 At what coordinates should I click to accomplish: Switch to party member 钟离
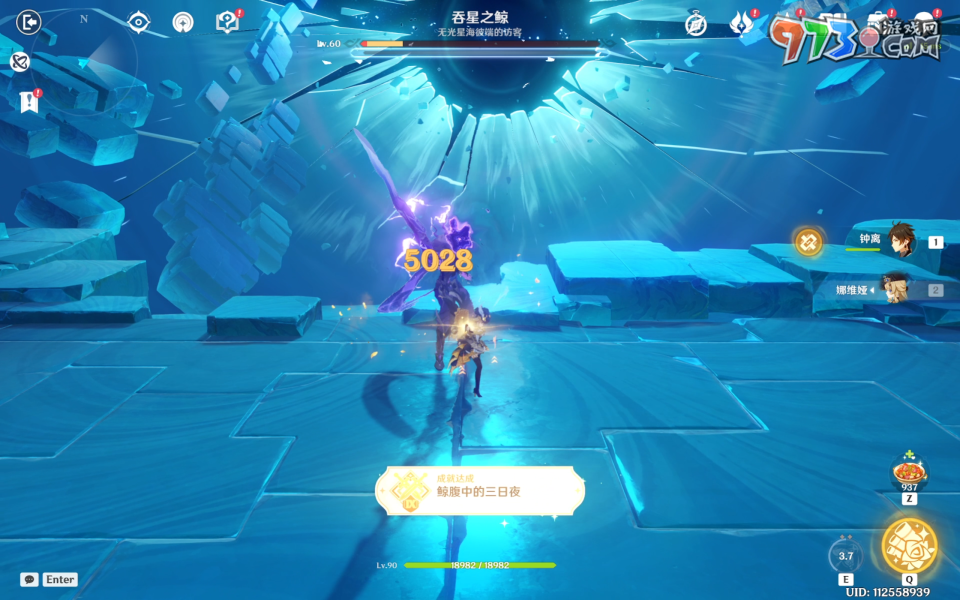pyautogui.click(x=900, y=241)
